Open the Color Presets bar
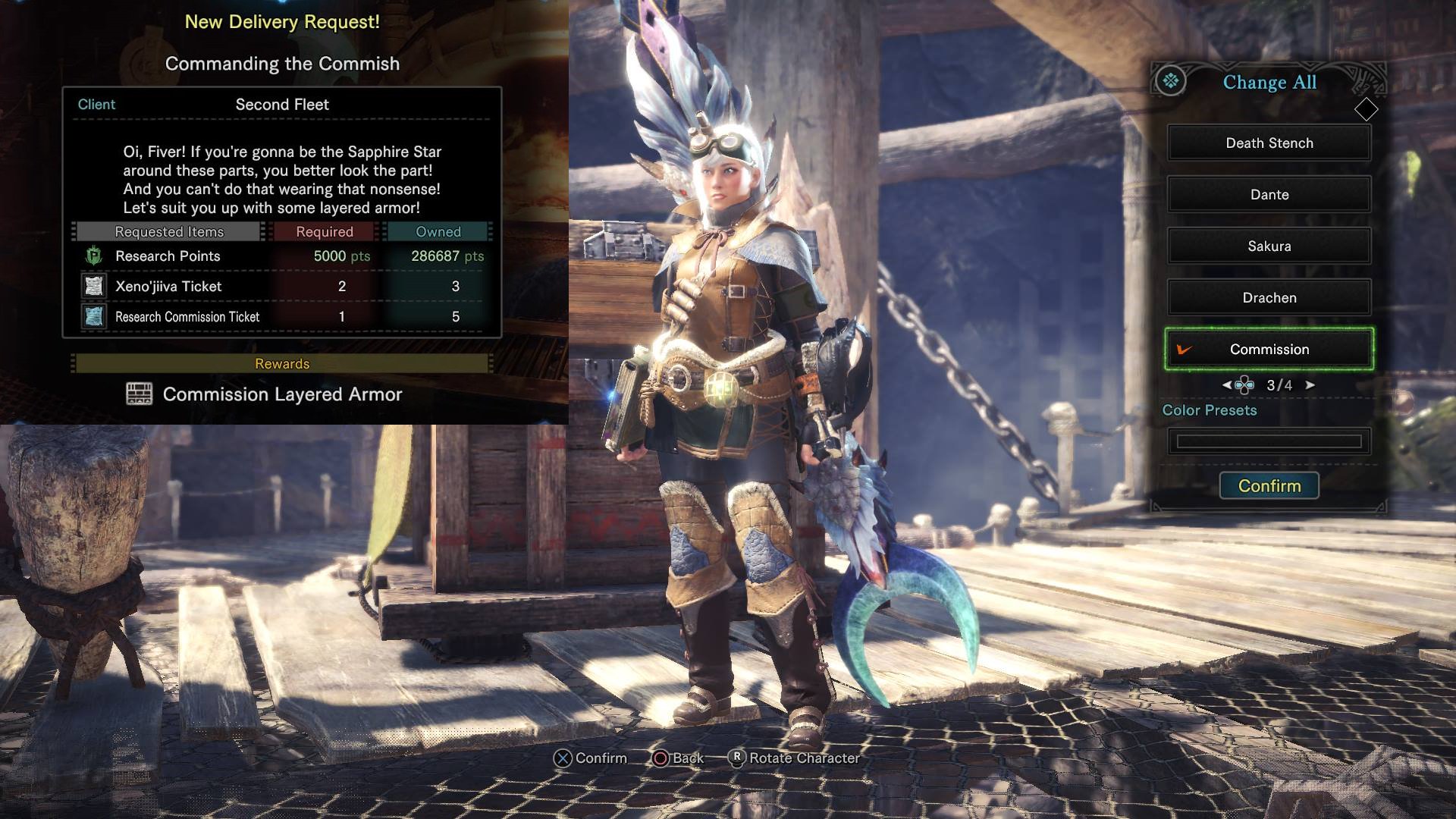Image resolution: width=1456 pixels, height=819 pixels. coord(1269,441)
